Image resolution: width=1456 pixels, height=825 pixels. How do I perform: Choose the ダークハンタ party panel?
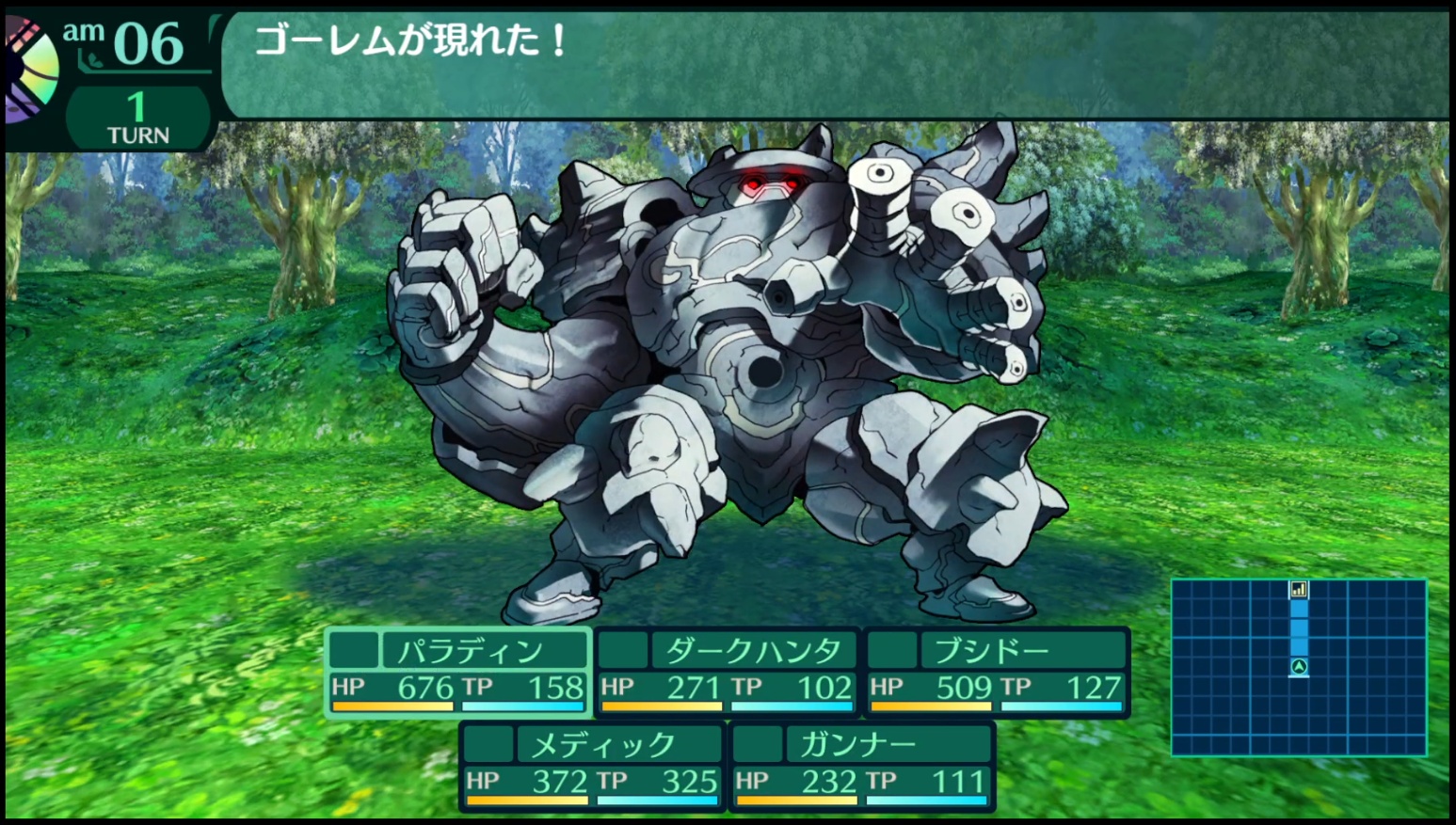pyautogui.click(x=728, y=673)
